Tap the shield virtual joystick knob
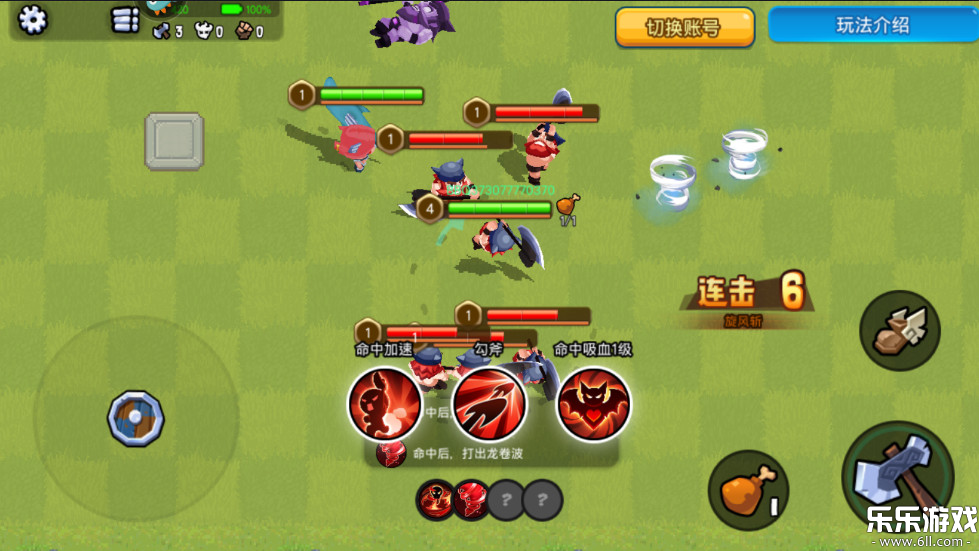This screenshot has width=979, height=551. pyautogui.click(x=136, y=417)
